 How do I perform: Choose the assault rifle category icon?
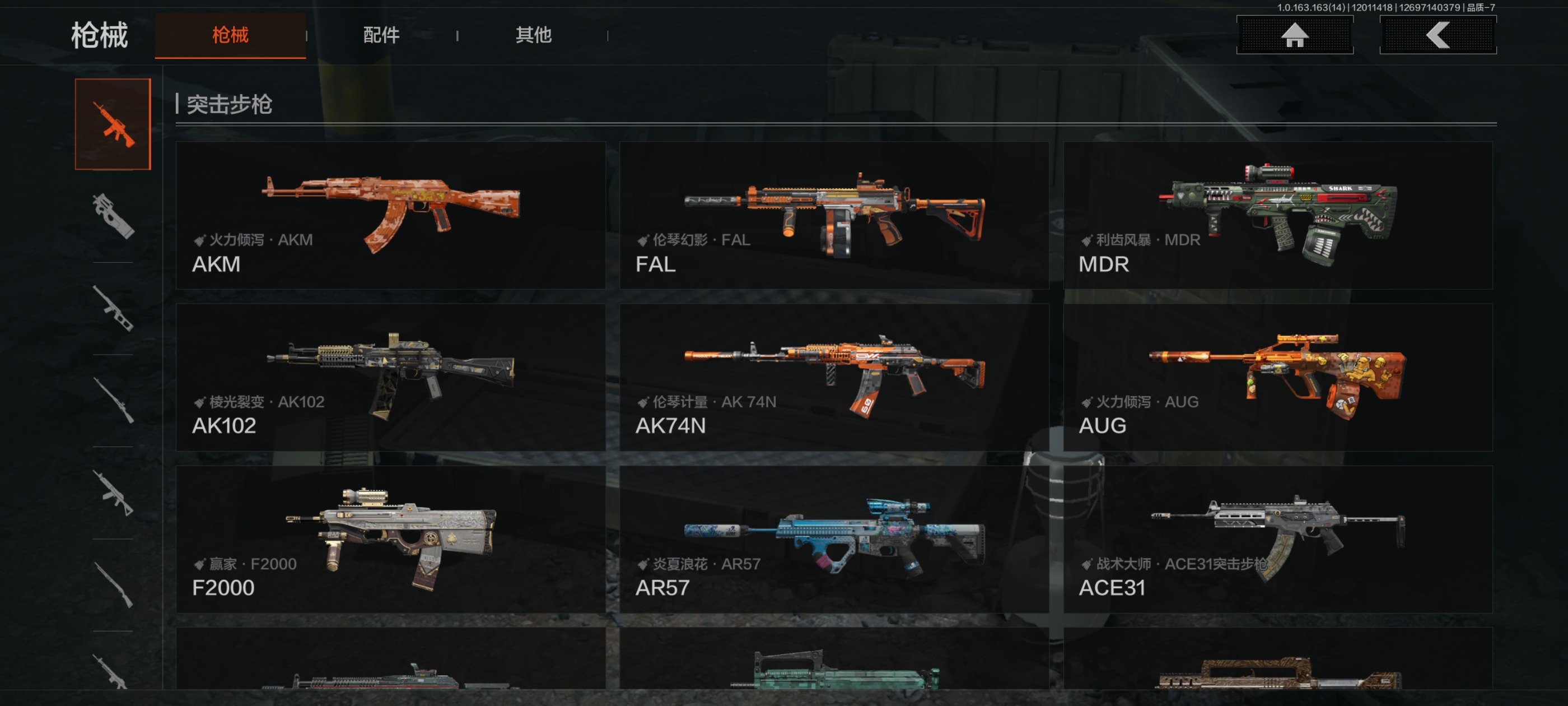[x=113, y=124]
